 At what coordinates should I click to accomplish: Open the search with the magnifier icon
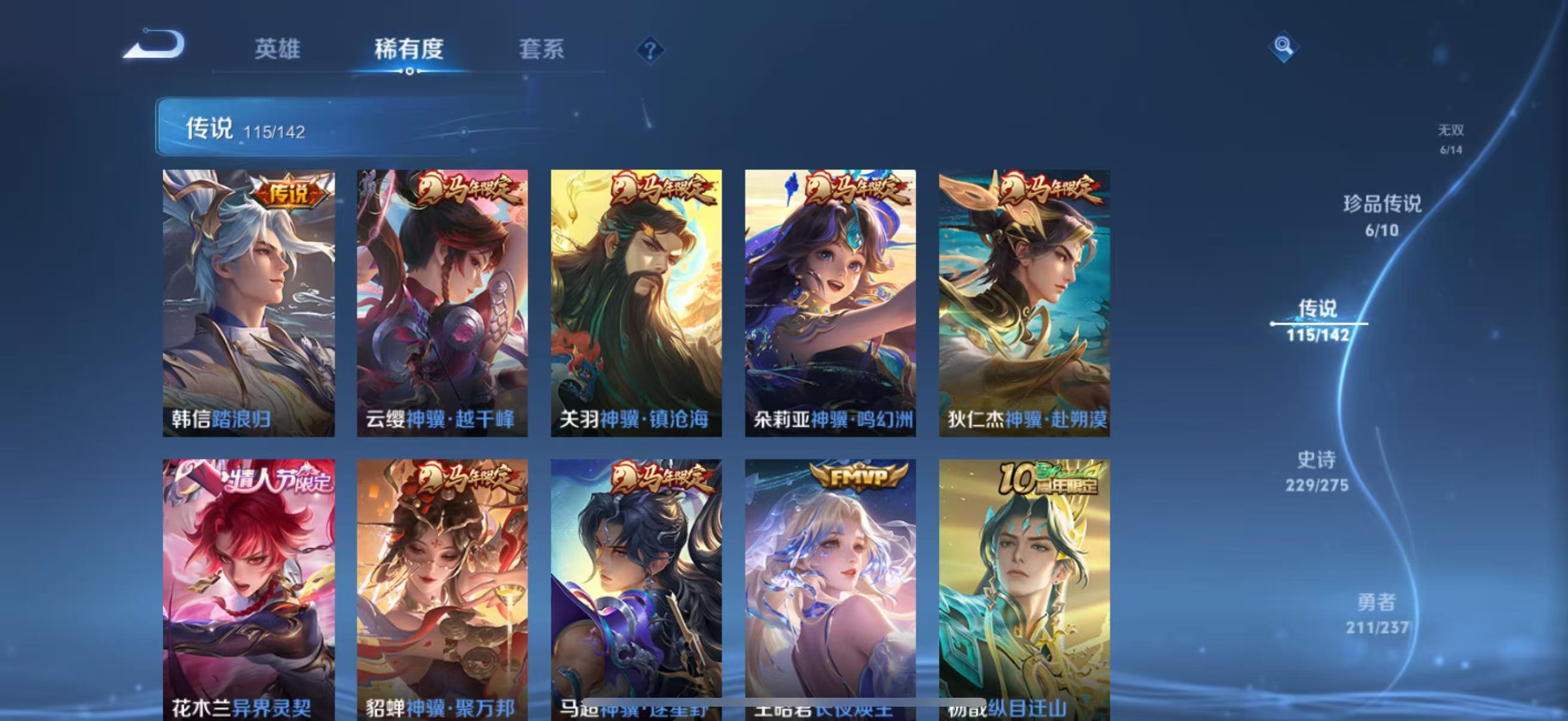[x=1283, y=45]
